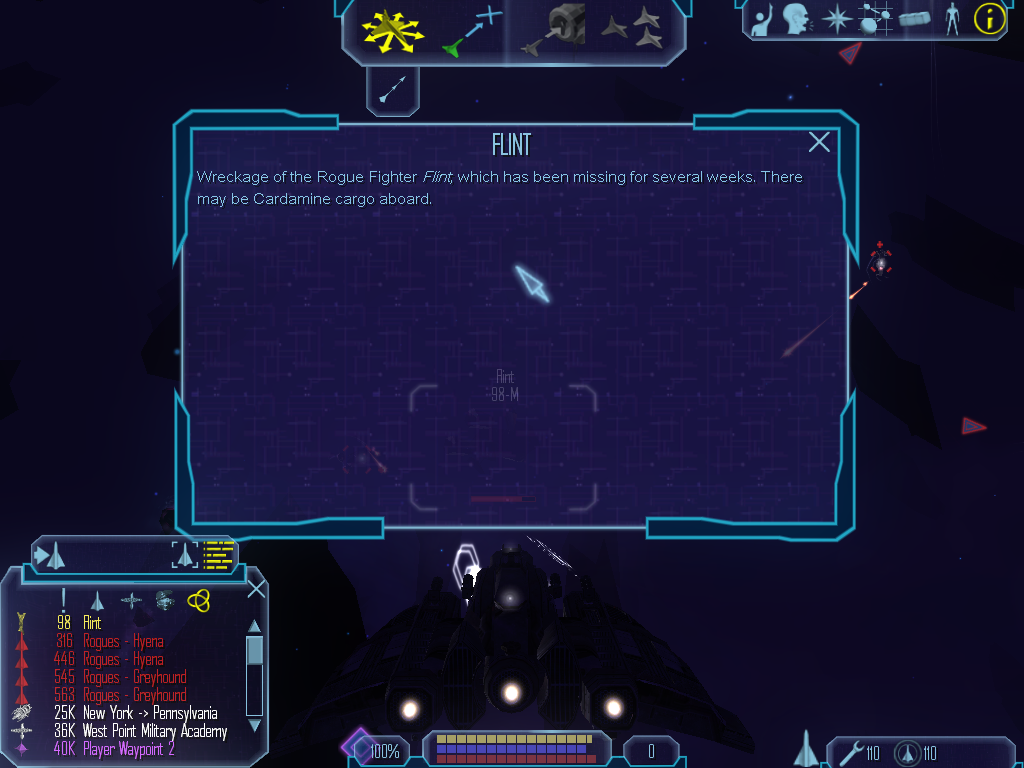The width and height of the screenshot is (1024, 768).
Task: Open the reputation standing-figure icon
Action: (952, 19)
